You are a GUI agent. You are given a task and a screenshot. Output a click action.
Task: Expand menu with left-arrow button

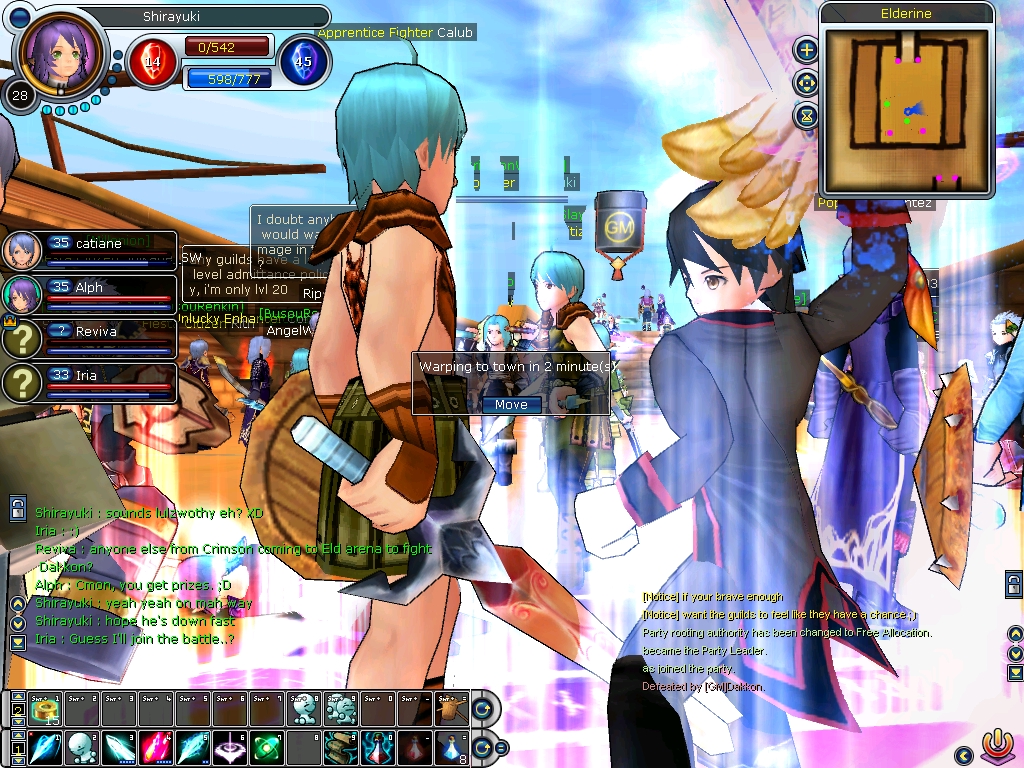964,755
